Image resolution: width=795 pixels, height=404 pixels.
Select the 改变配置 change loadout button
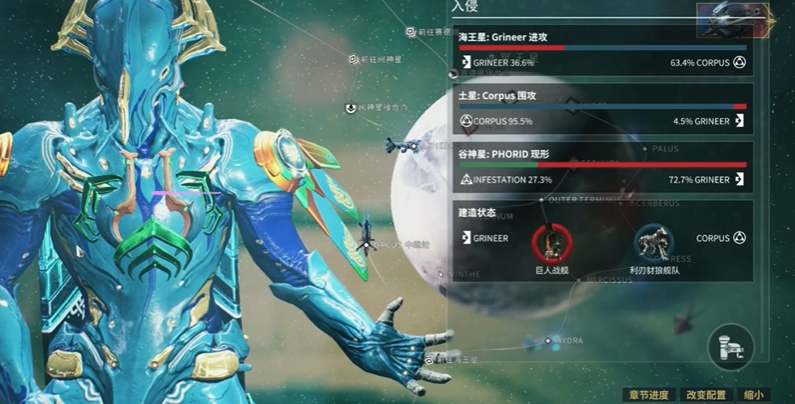pyautogui.click(x=707, y=395)
